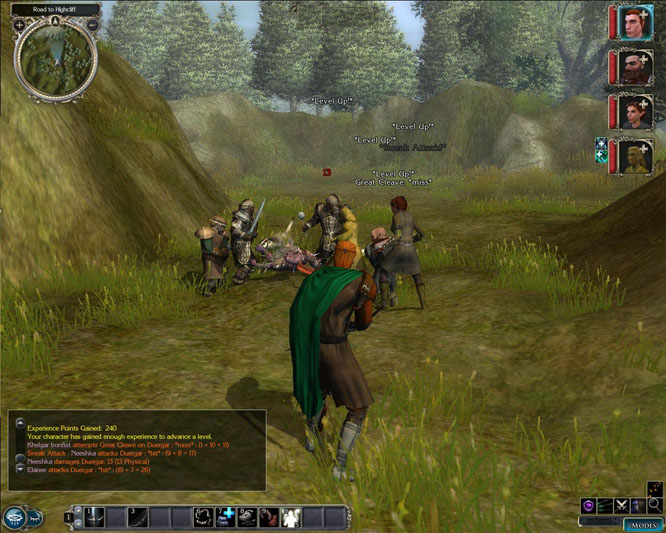Select the bearded dwarf companion portrait
This screenshot has width=666, height=533.
[x=634, y=68]
